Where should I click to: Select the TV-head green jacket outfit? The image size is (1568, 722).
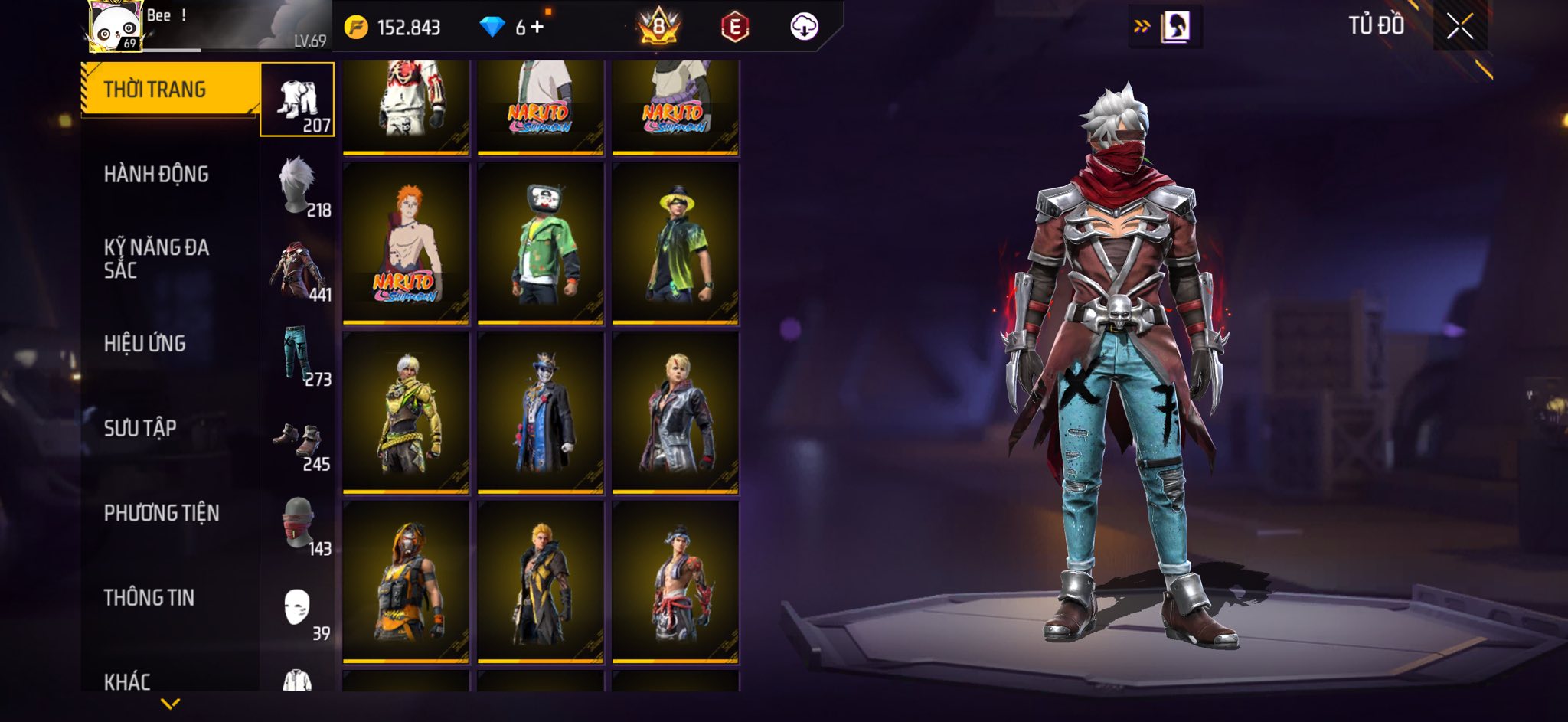tap(541, 243)
